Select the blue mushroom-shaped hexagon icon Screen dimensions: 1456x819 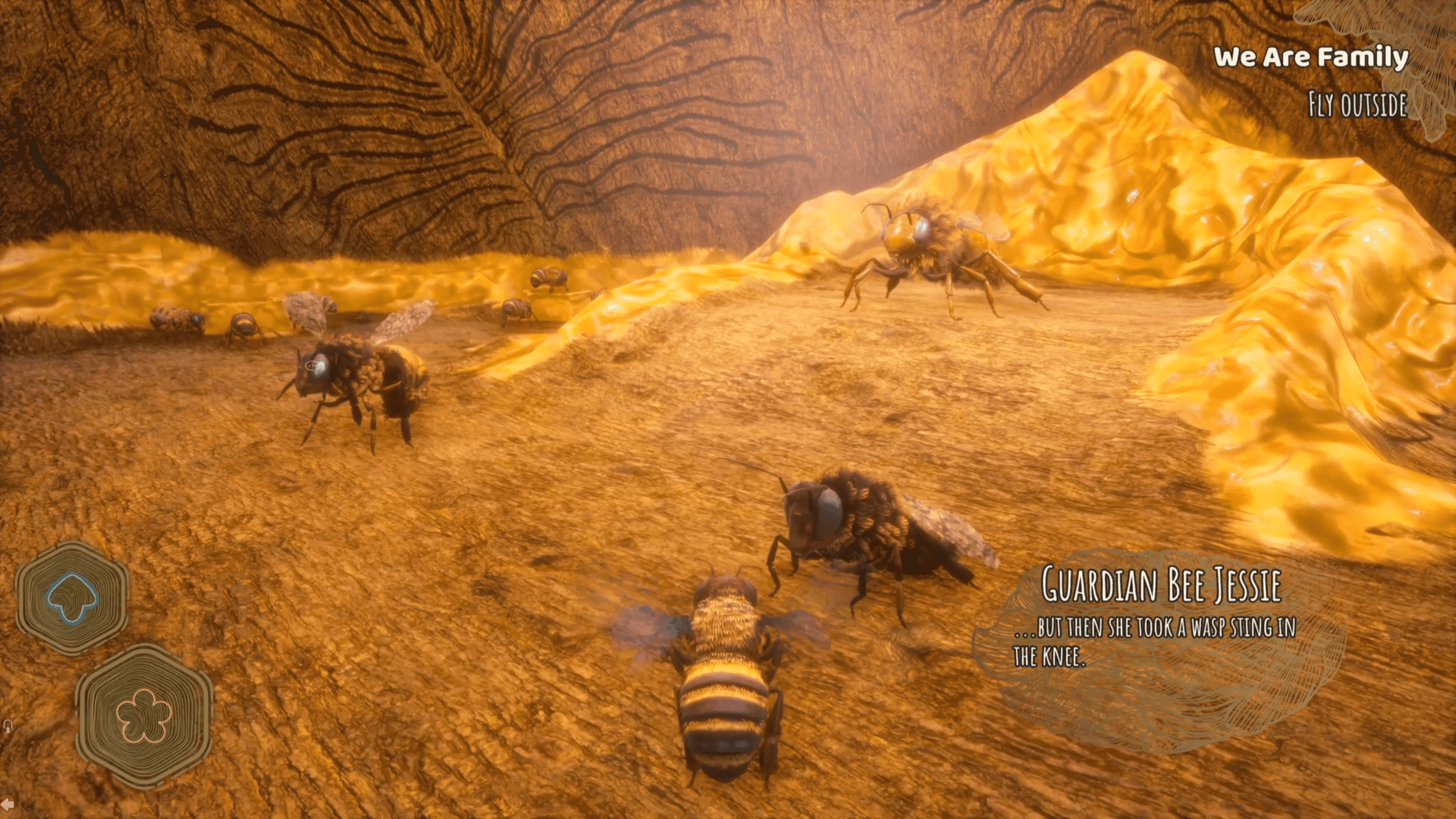pos(71,598)
